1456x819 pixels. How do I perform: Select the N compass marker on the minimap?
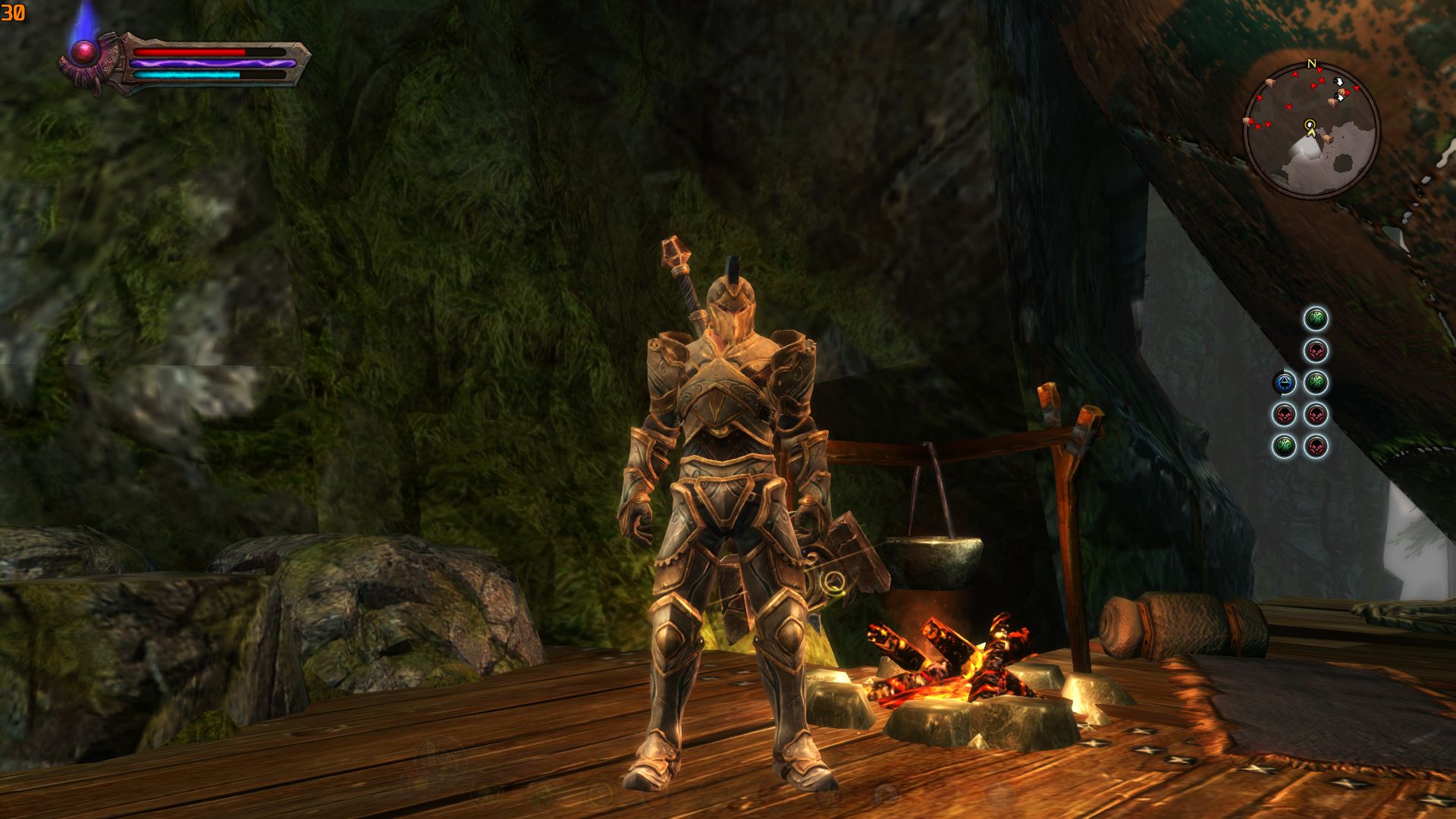(1312, 64)
